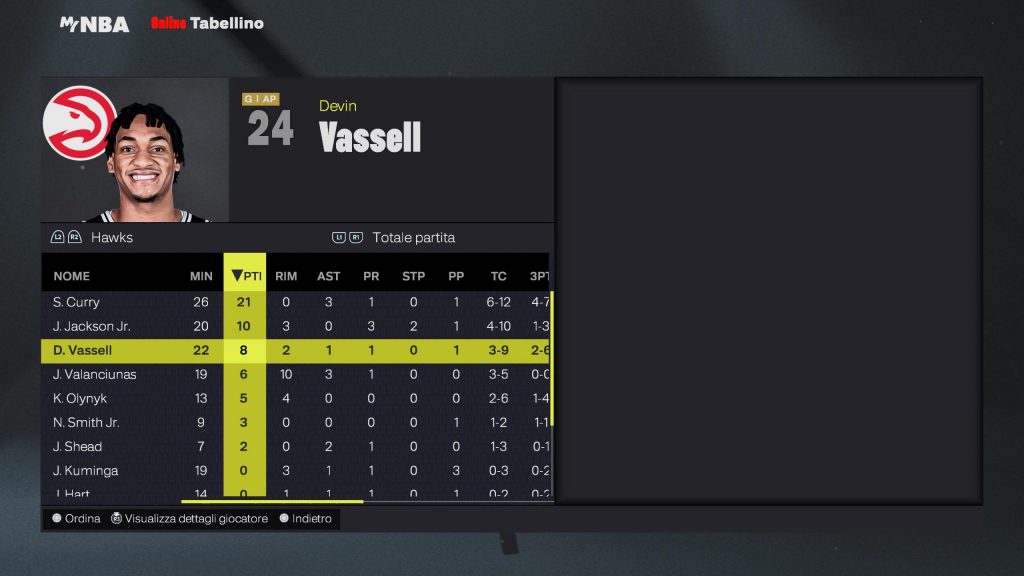Sort by the PTI points column
Image resolution: width=1024 pixels, height=576 pixels.
[x=244, y=276]
